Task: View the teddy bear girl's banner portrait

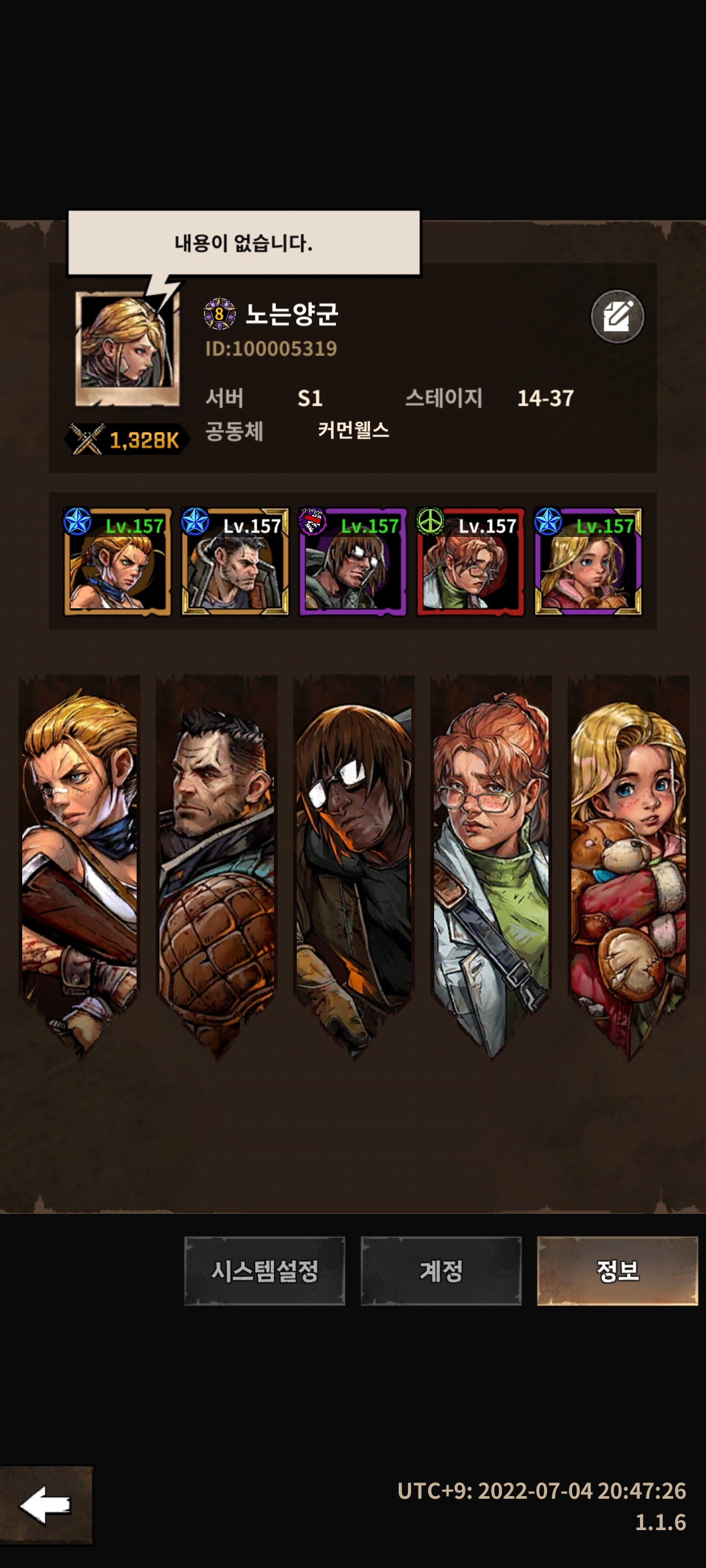Action: pos(628,856)
